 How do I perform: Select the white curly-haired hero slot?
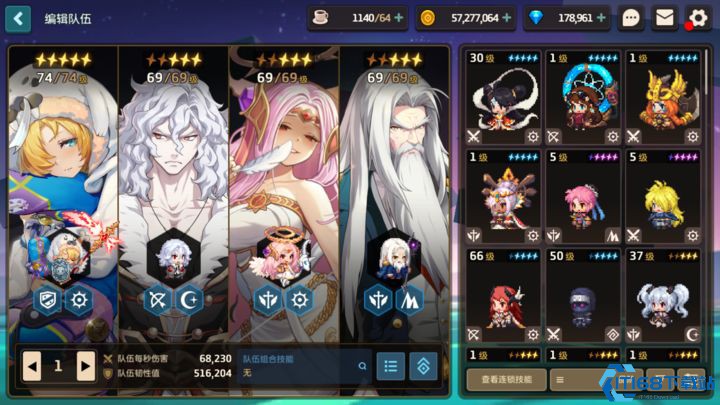click(x=173, y=190)
